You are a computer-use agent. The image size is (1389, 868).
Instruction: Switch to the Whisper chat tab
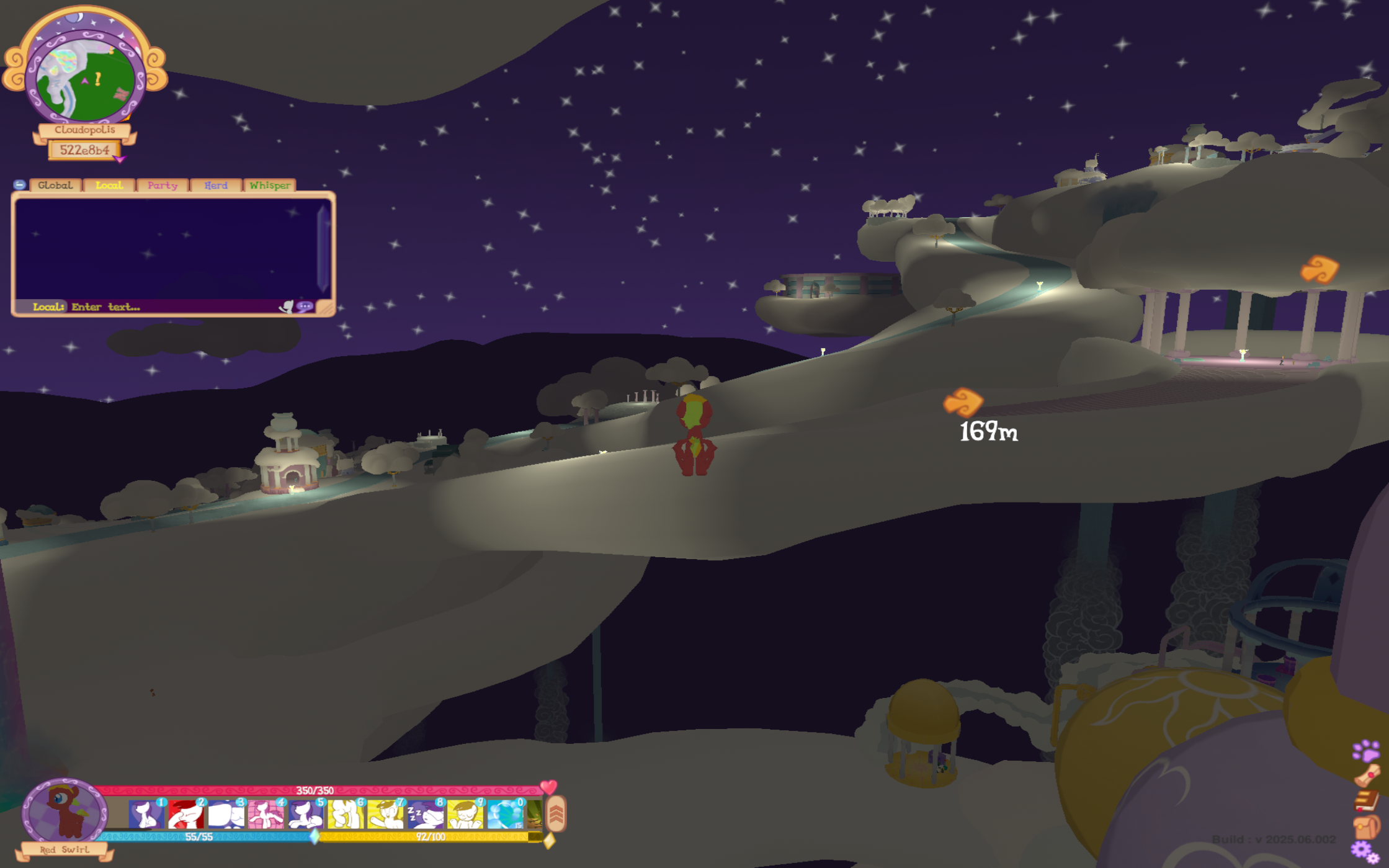click(270, 185)
